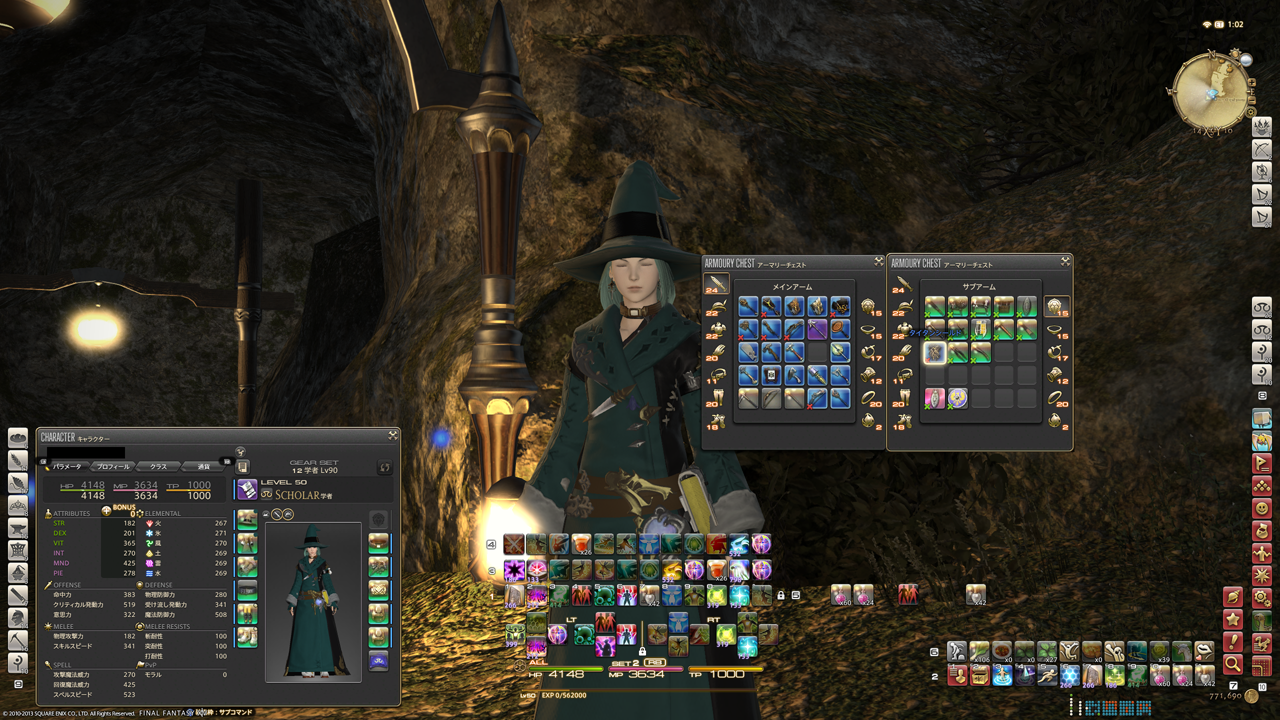Open the red star menu button
This screenshot has width=1280, height=720.
coord(1233,620)
